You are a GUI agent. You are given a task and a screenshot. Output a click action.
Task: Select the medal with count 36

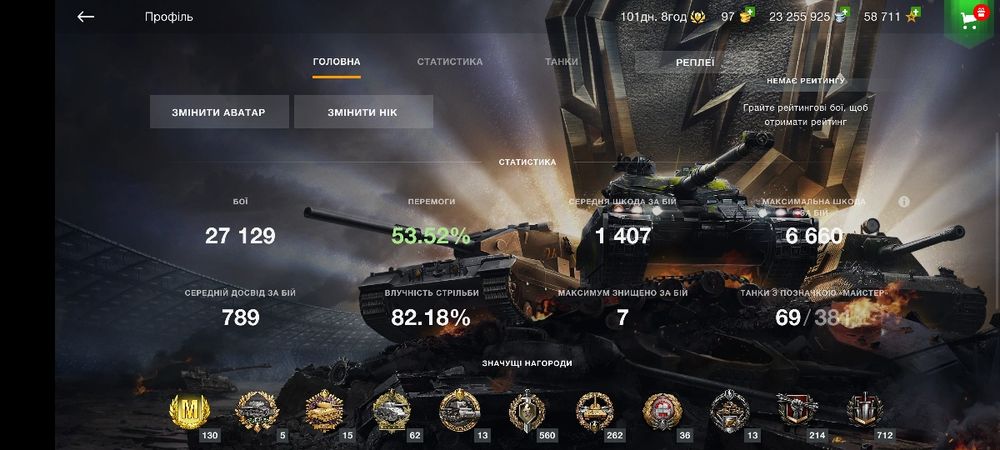(661, 410)
